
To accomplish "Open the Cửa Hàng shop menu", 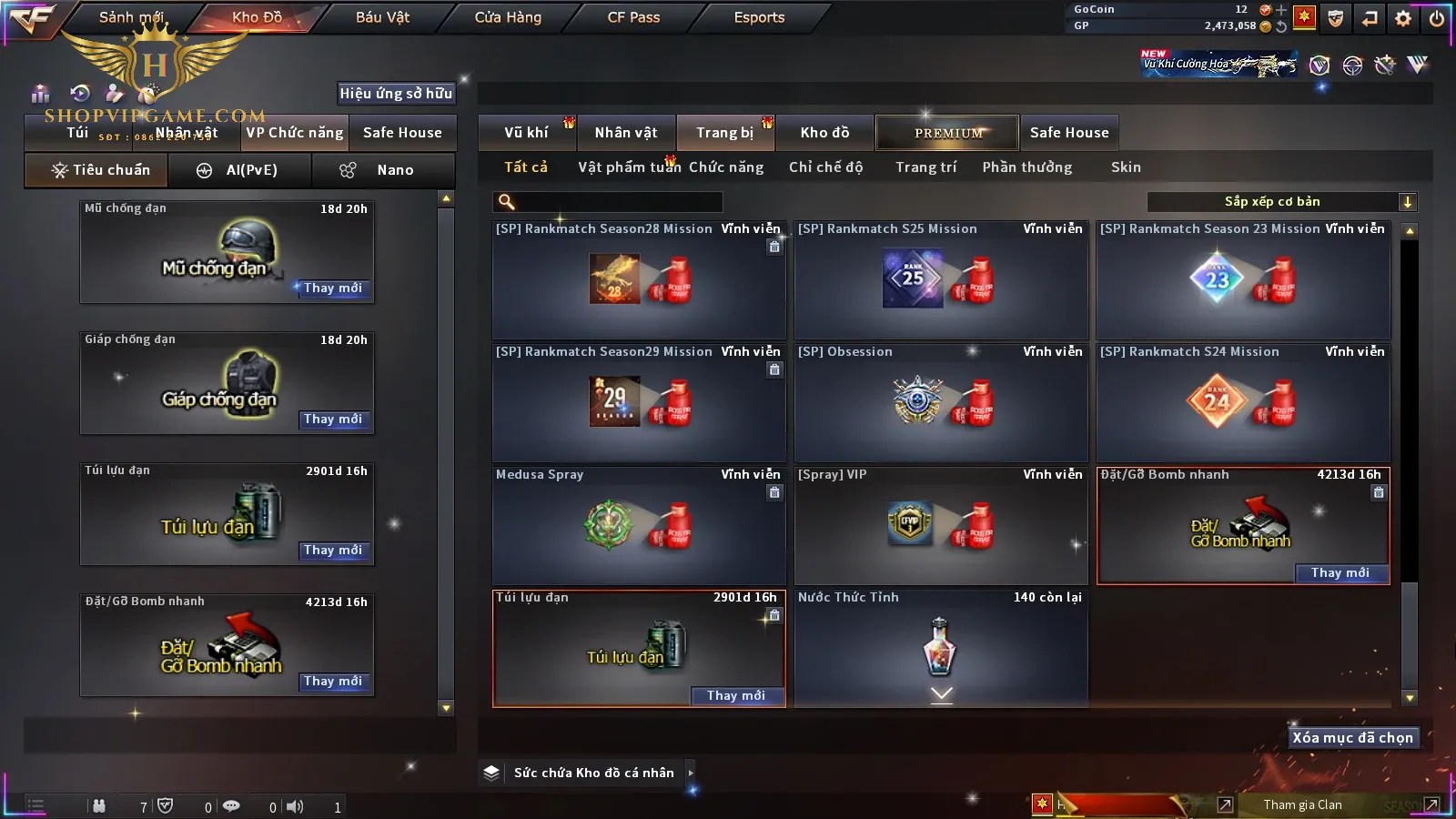I will point(508,17).
